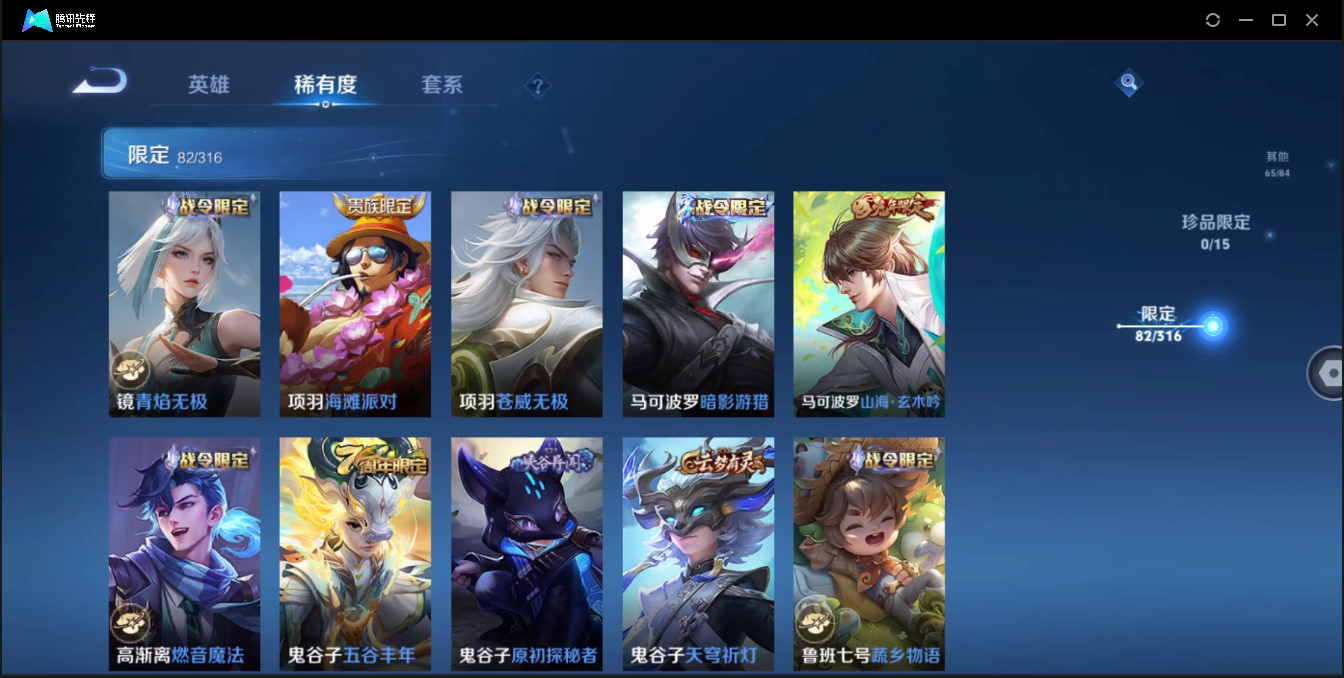Open the 鲁班七号 蔬乡物语 skin card
The image size is (1344, 678).
(869, 553)
